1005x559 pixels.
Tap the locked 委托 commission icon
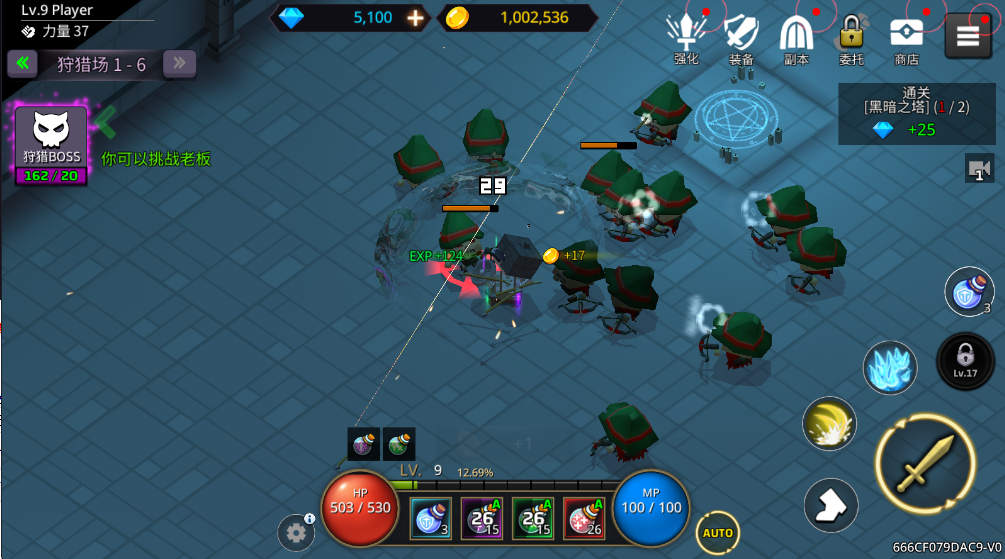point(851,38)
